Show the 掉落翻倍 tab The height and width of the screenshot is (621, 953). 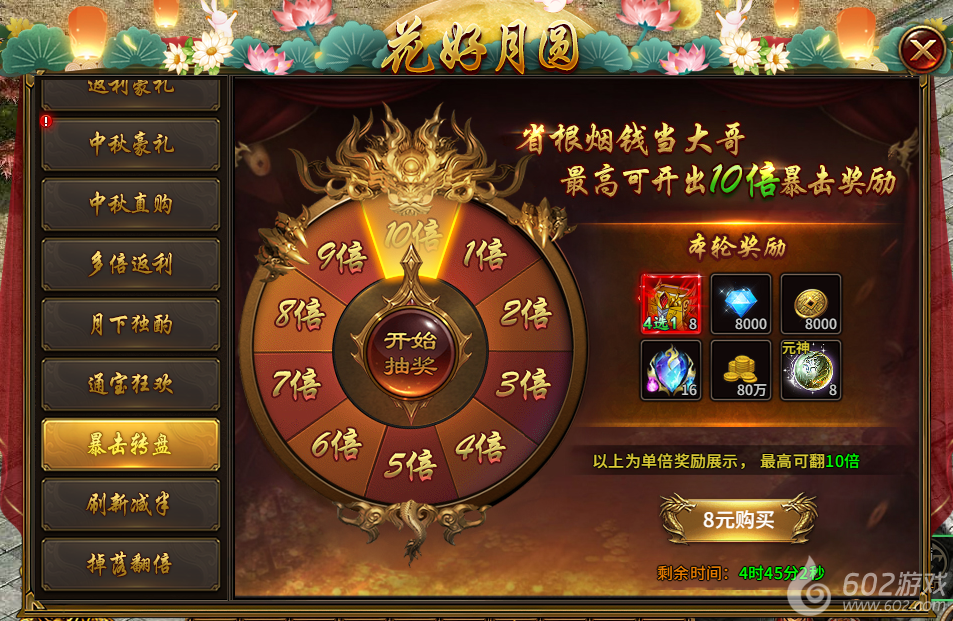point(131,564)
